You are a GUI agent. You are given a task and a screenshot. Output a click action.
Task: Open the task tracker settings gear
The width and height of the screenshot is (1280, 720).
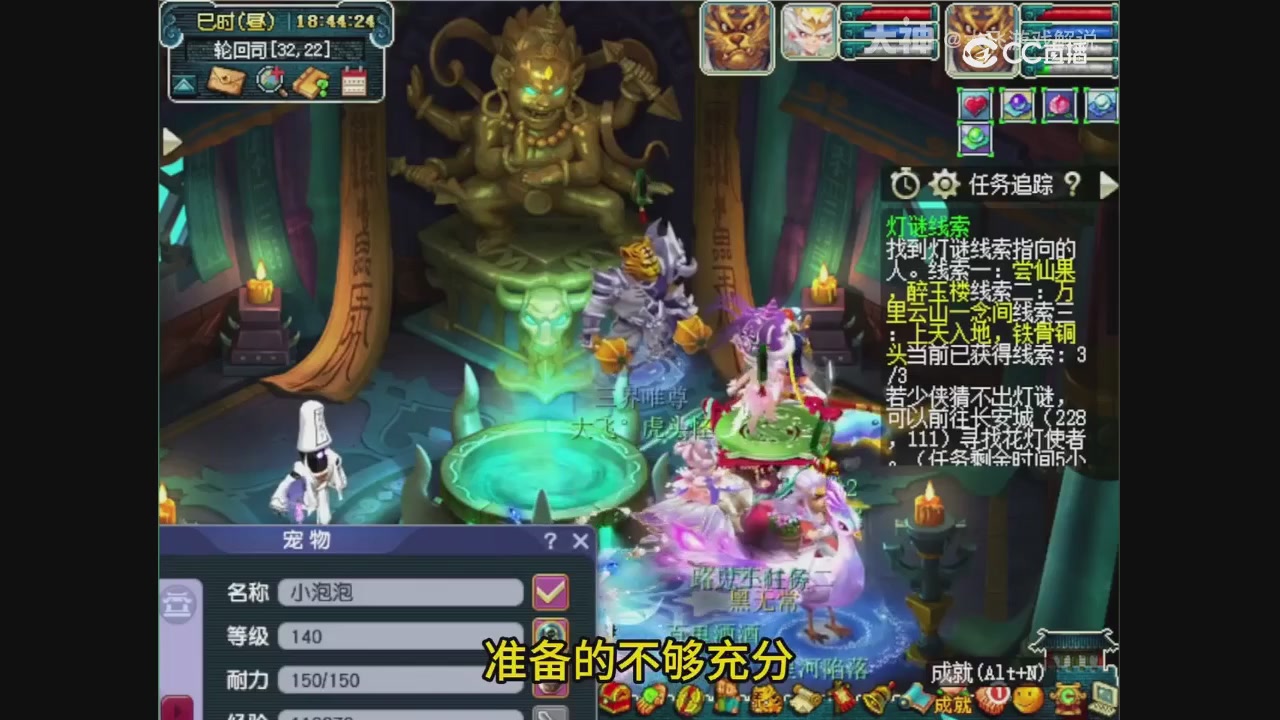(x=944, y=186)
